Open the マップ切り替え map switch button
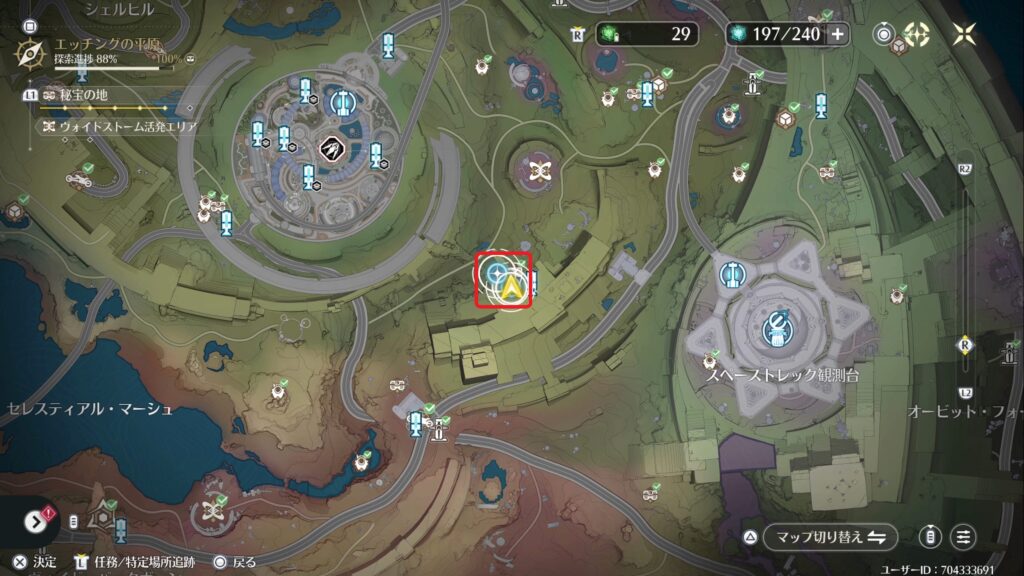Viewport: 1024px width, 576px height. pyautogui.click(x=828, y=537)
